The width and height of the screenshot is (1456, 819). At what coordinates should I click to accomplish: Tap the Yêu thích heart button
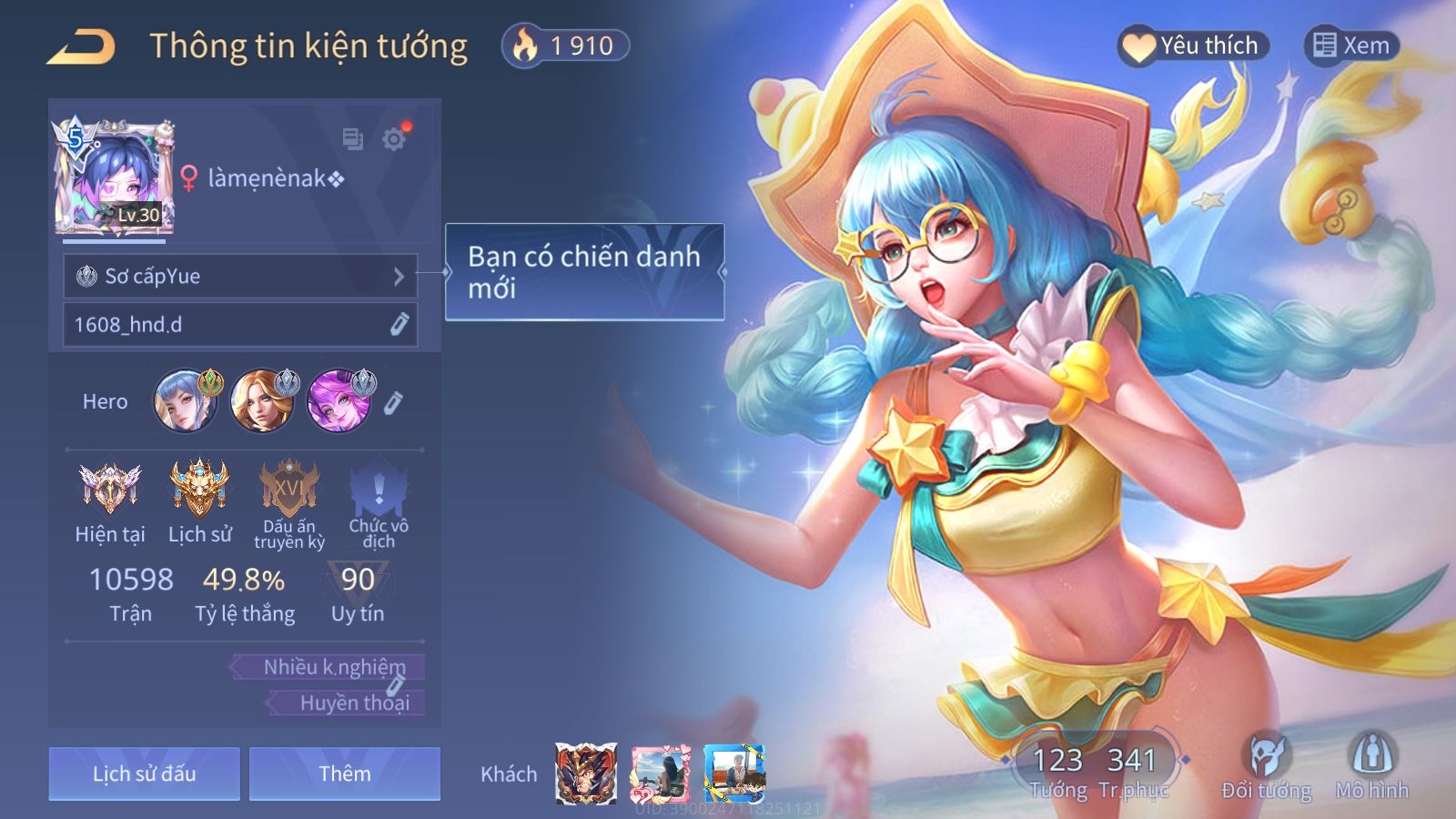pos(1192,45)
